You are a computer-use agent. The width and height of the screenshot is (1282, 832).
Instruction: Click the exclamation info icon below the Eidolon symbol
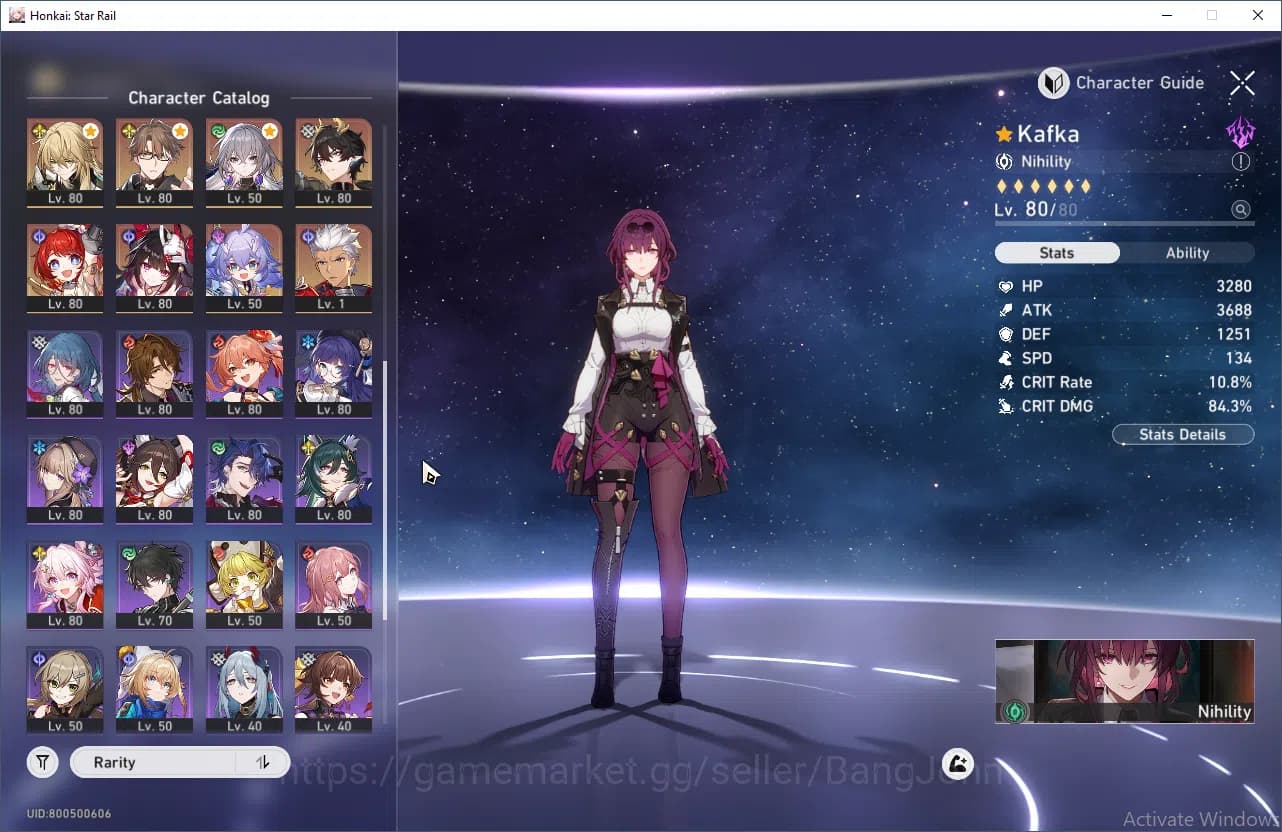(x=1241, y=161)
